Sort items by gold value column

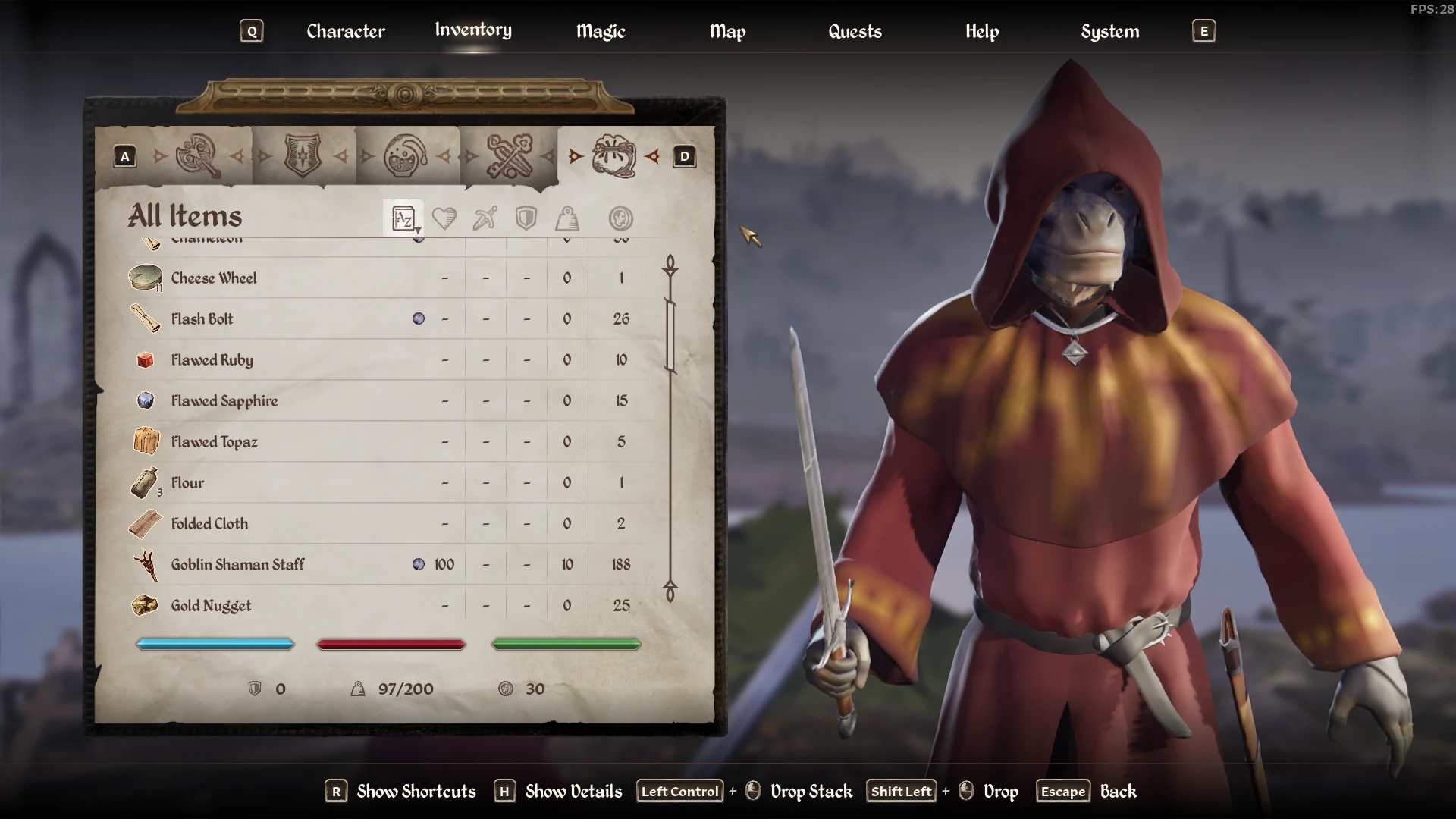(620, 218)
